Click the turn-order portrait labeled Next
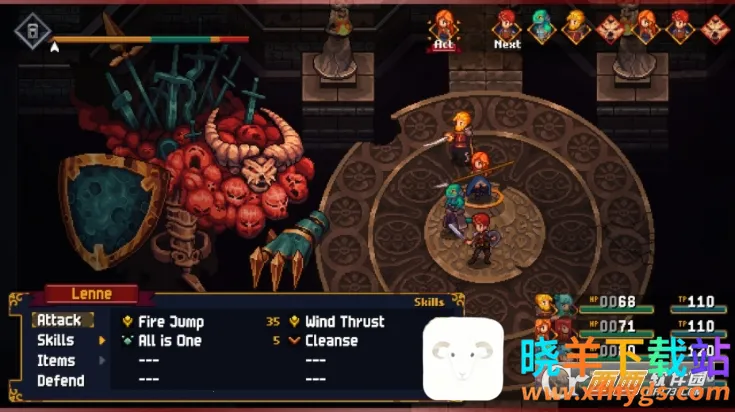This screenshot has height=412, width=735. (x=507, y=25)
